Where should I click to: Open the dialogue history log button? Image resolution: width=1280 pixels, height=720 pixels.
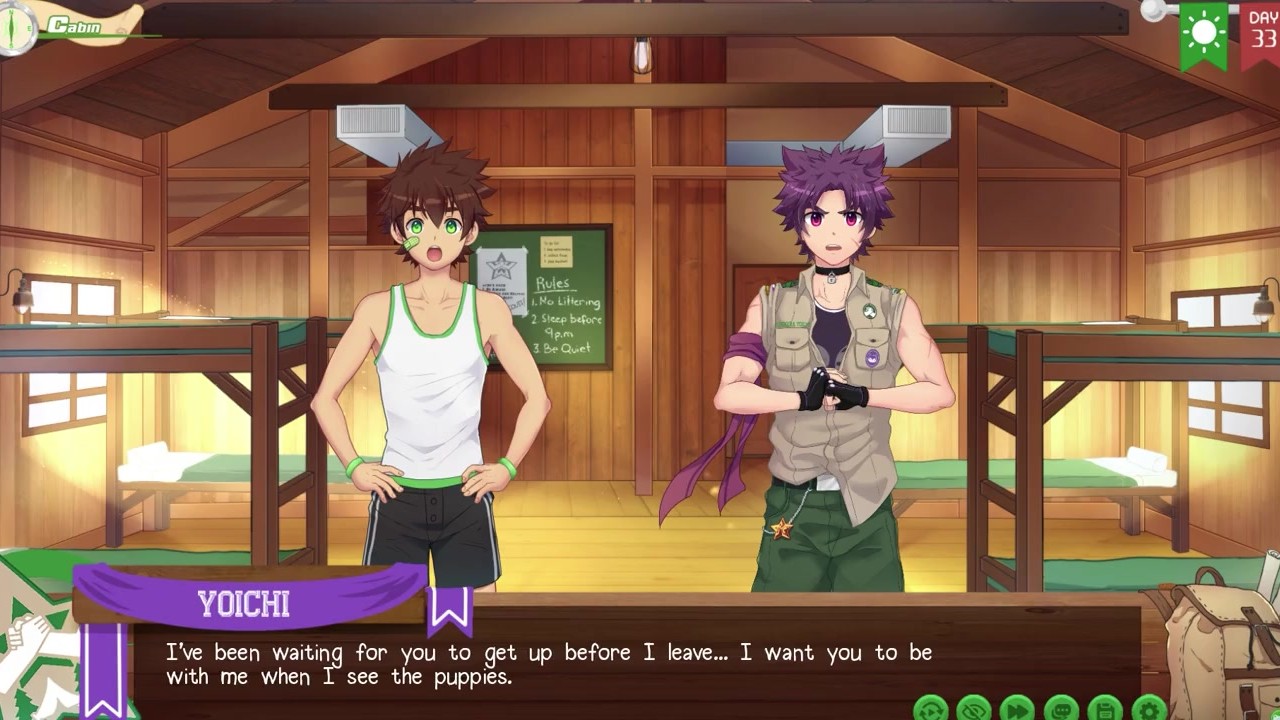1061,709
